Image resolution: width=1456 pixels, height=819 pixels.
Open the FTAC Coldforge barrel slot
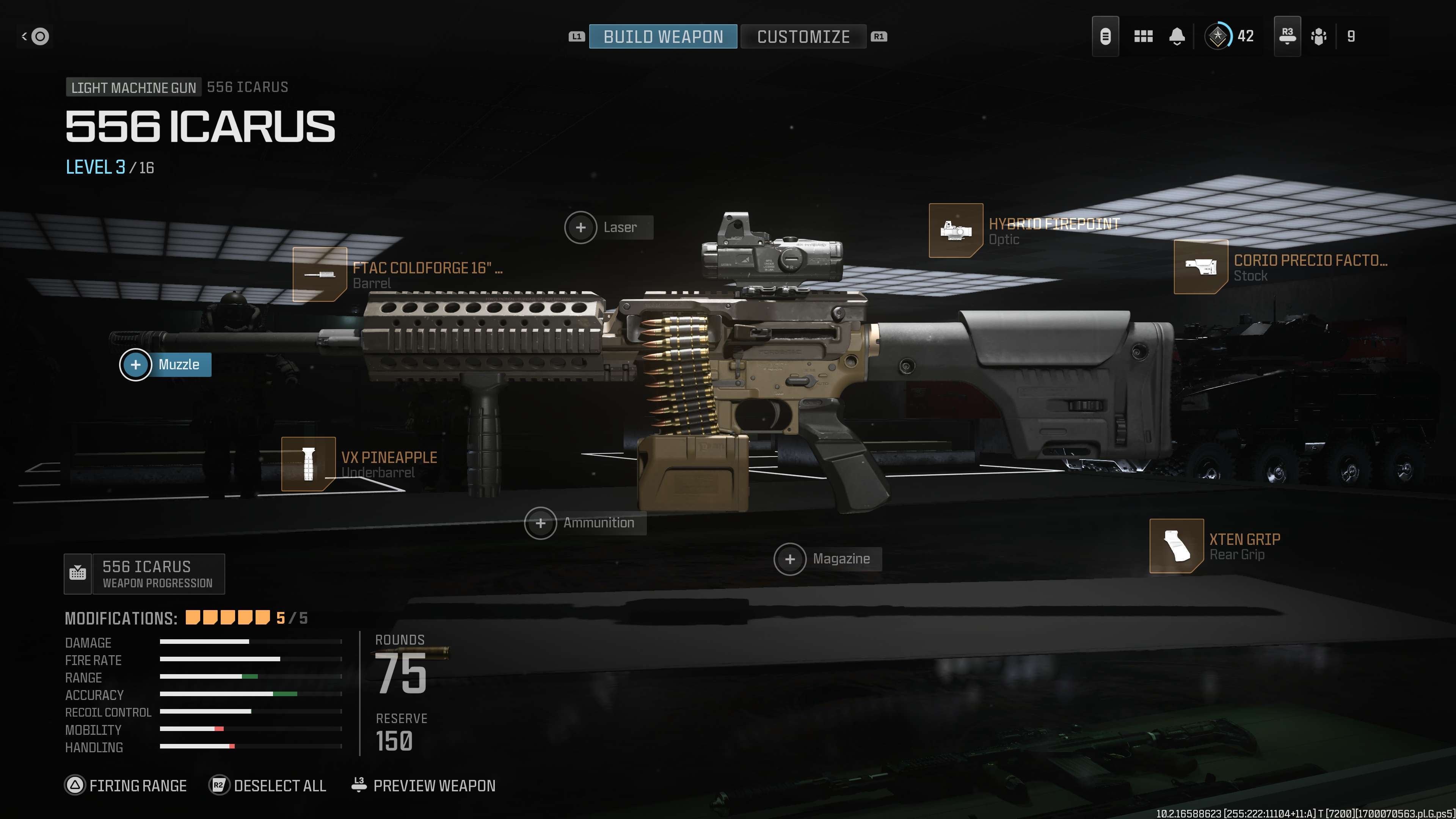[x=320, y=275]
